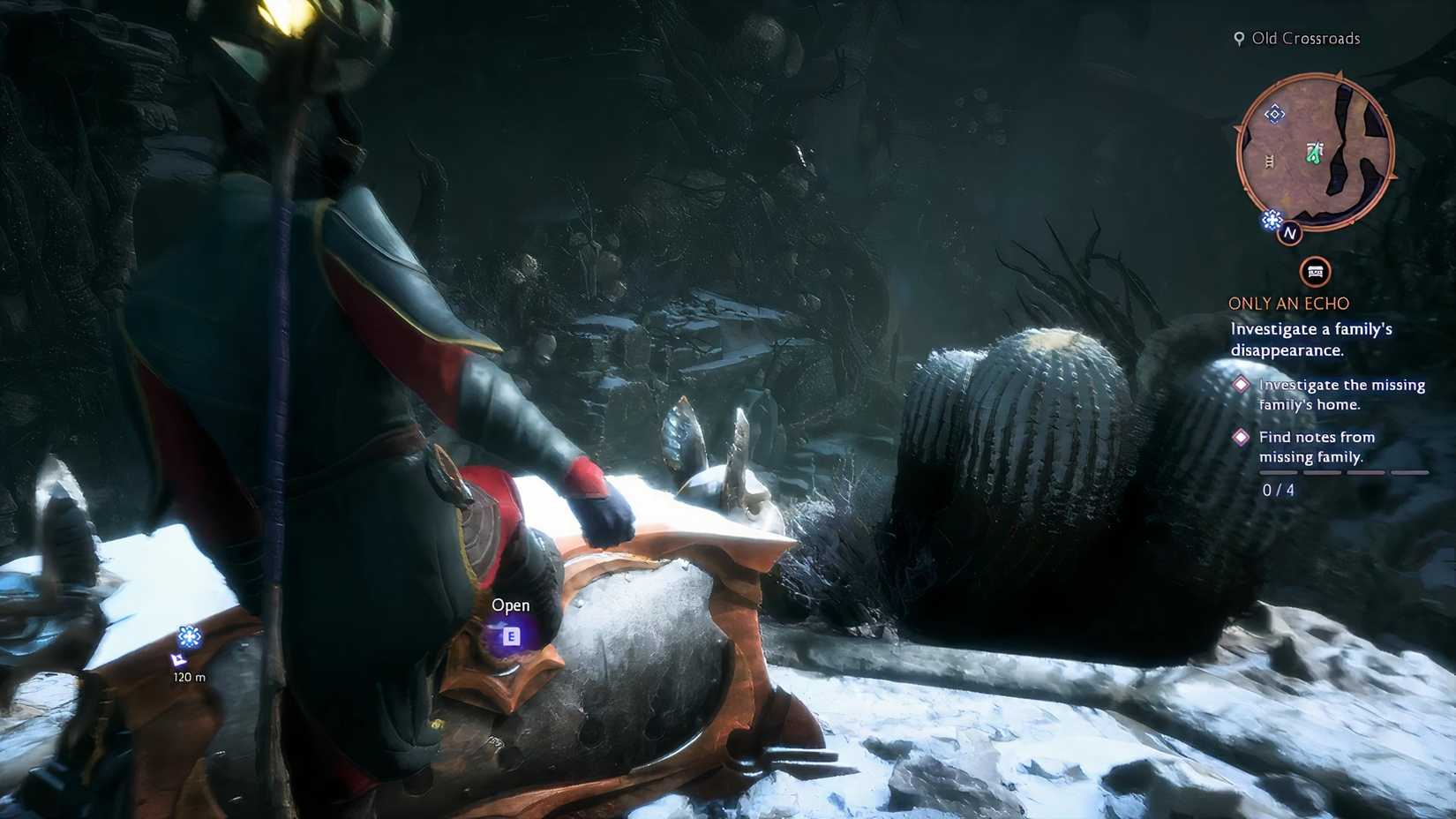Select the N compass indicator below the minimap
Image resolution: width=1456 pixels, height=819 pixels.
(x=1291, y=234)
